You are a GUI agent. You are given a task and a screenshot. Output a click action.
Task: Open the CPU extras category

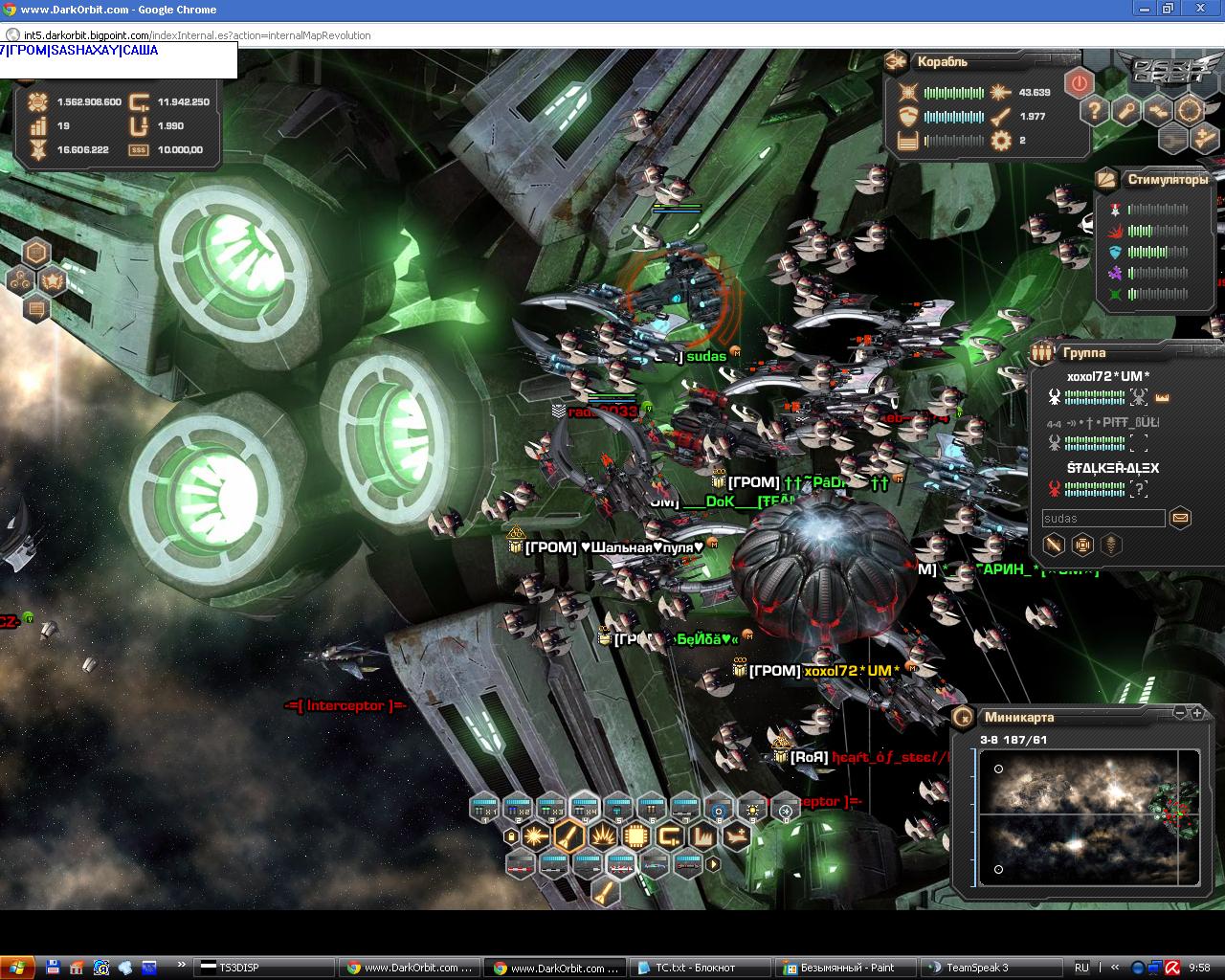(x=636, y=836)
